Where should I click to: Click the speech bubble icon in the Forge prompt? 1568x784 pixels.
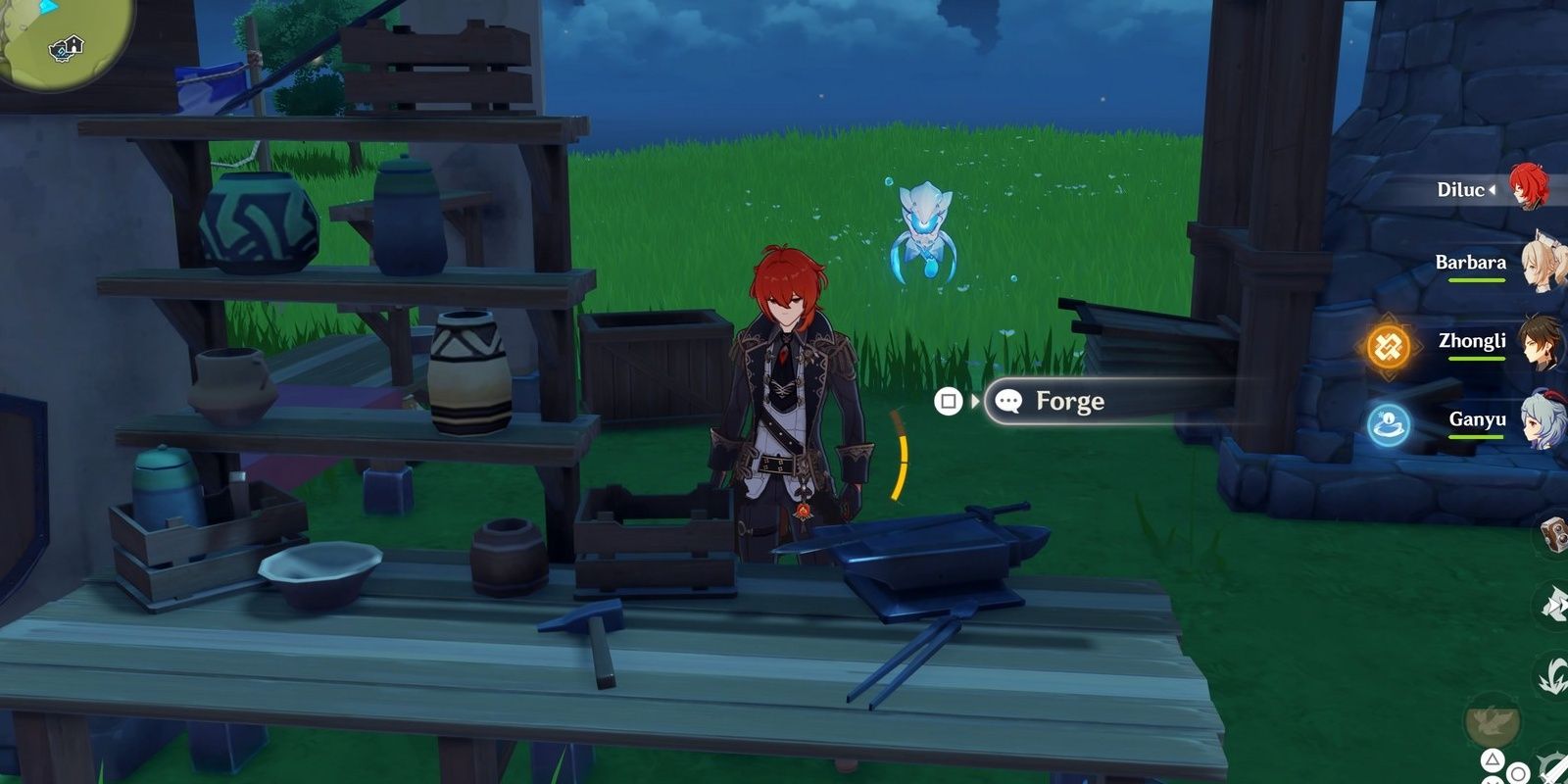pos(1008,401)
